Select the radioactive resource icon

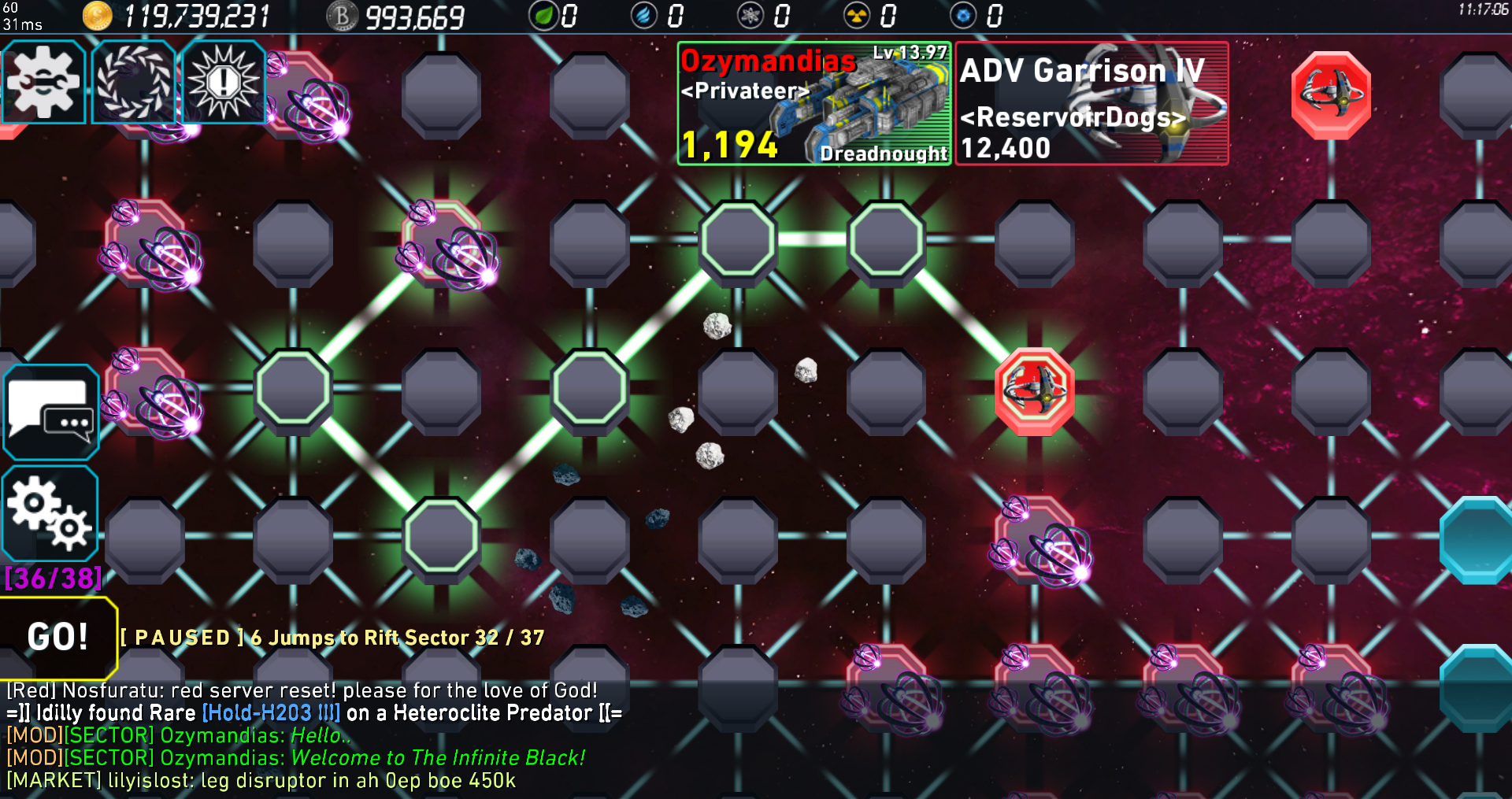(858, 13)
